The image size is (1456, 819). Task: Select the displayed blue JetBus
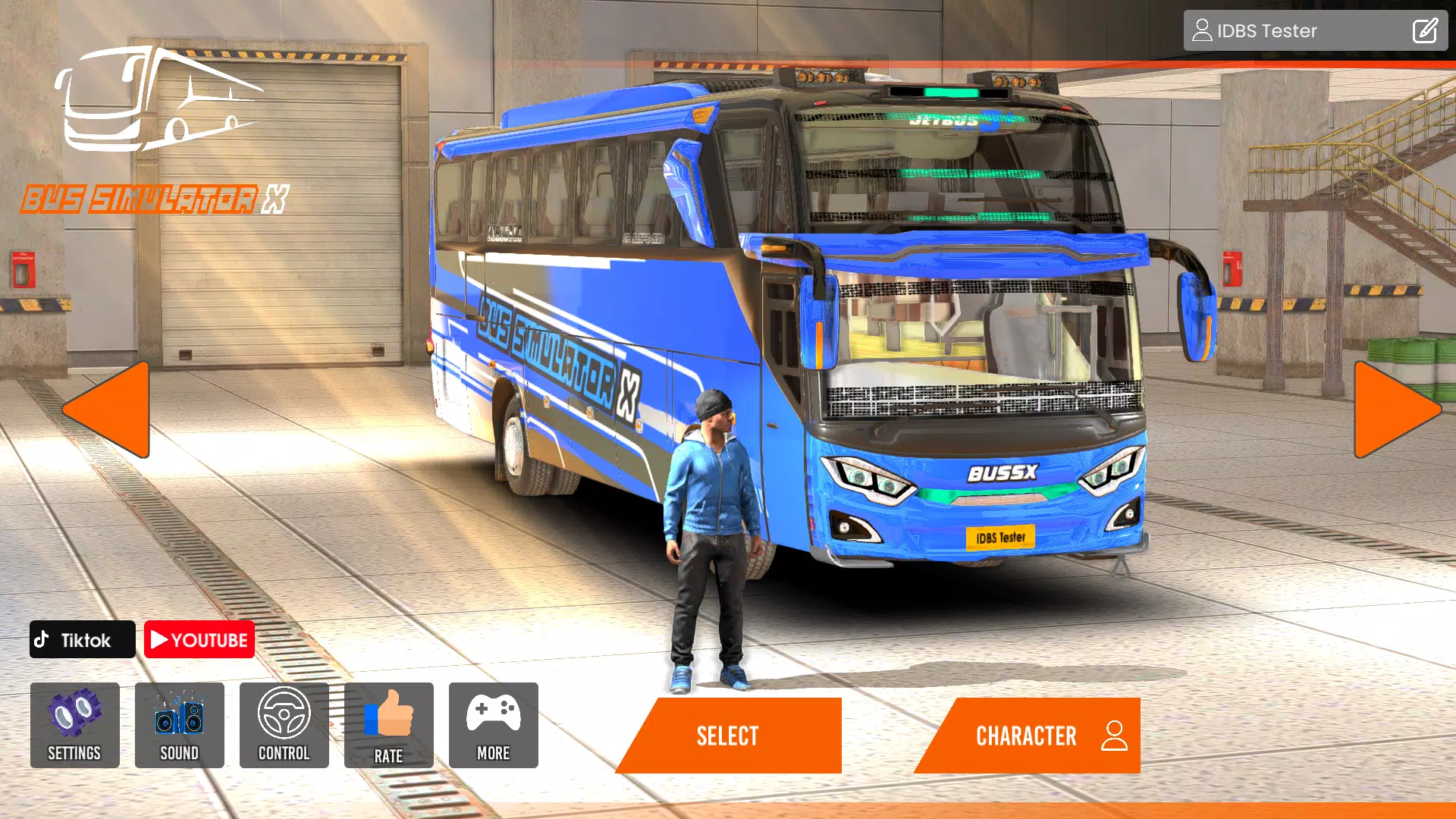click(727, 734)
